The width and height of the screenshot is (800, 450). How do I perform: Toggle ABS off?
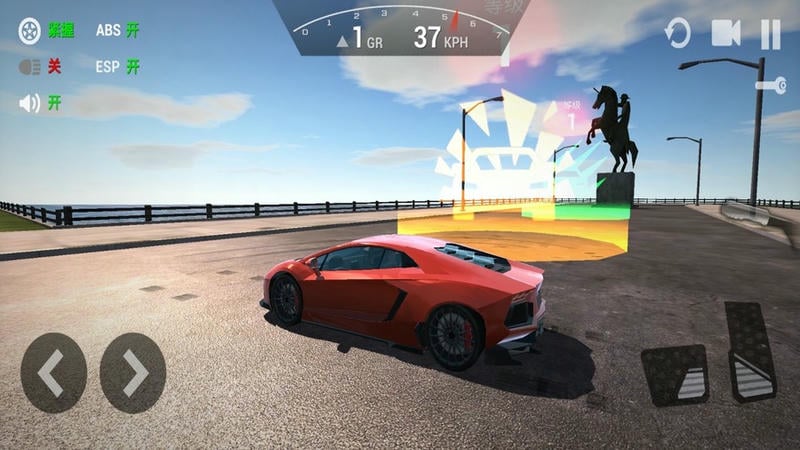coord(118,30)
